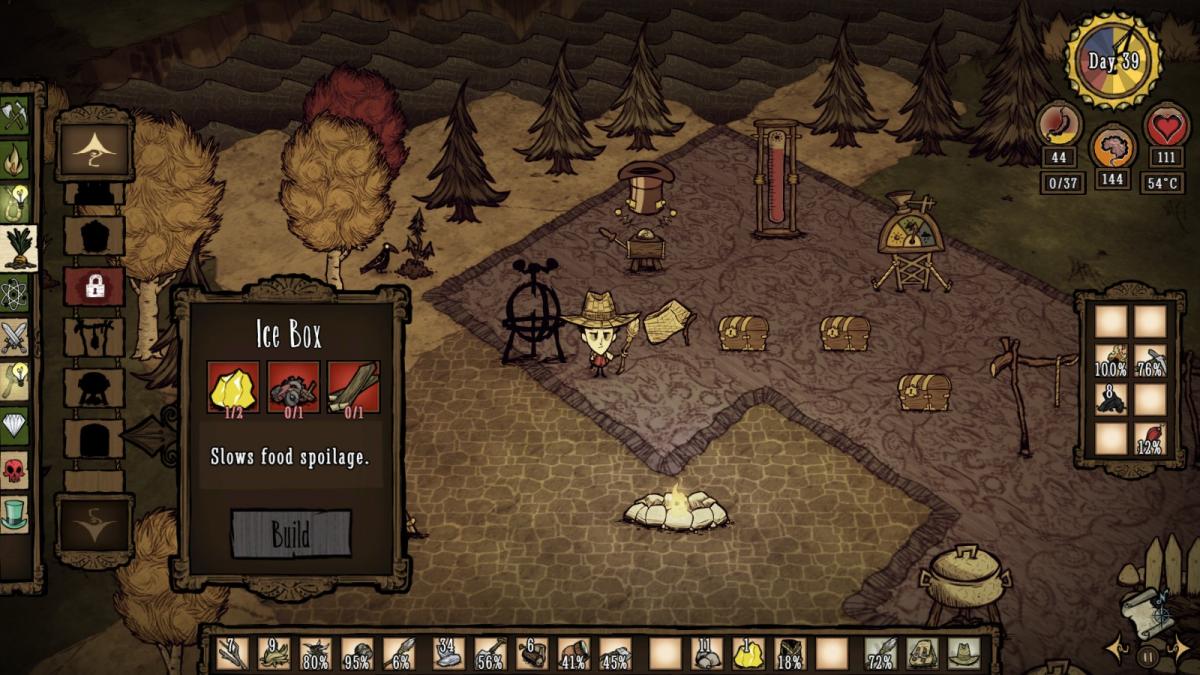Image resolution: width=1200 pixels, height=675 pixels.
Task: Pause the game
Action: (x=1146, y=657)
